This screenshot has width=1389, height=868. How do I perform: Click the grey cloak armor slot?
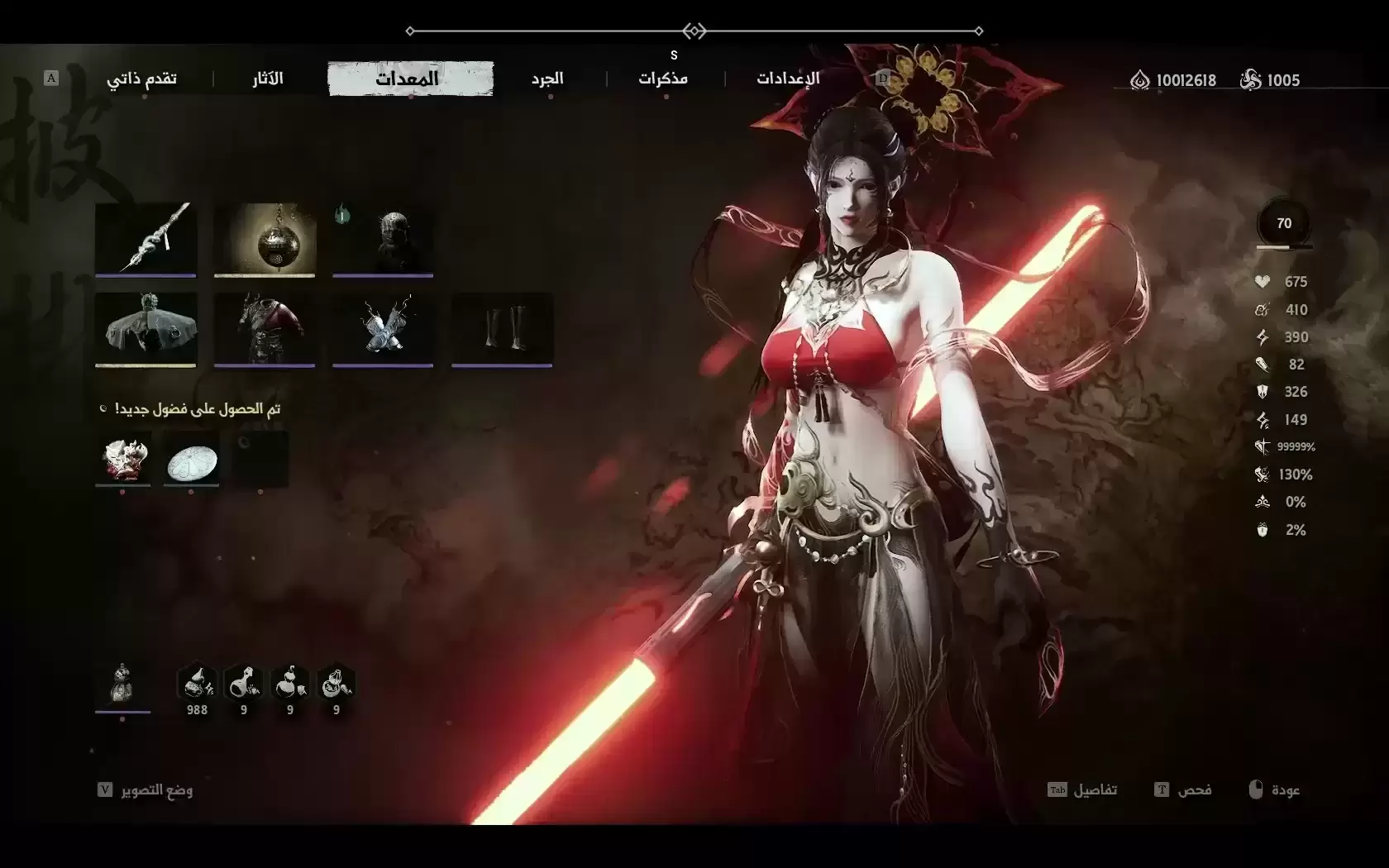coord(146,328)
